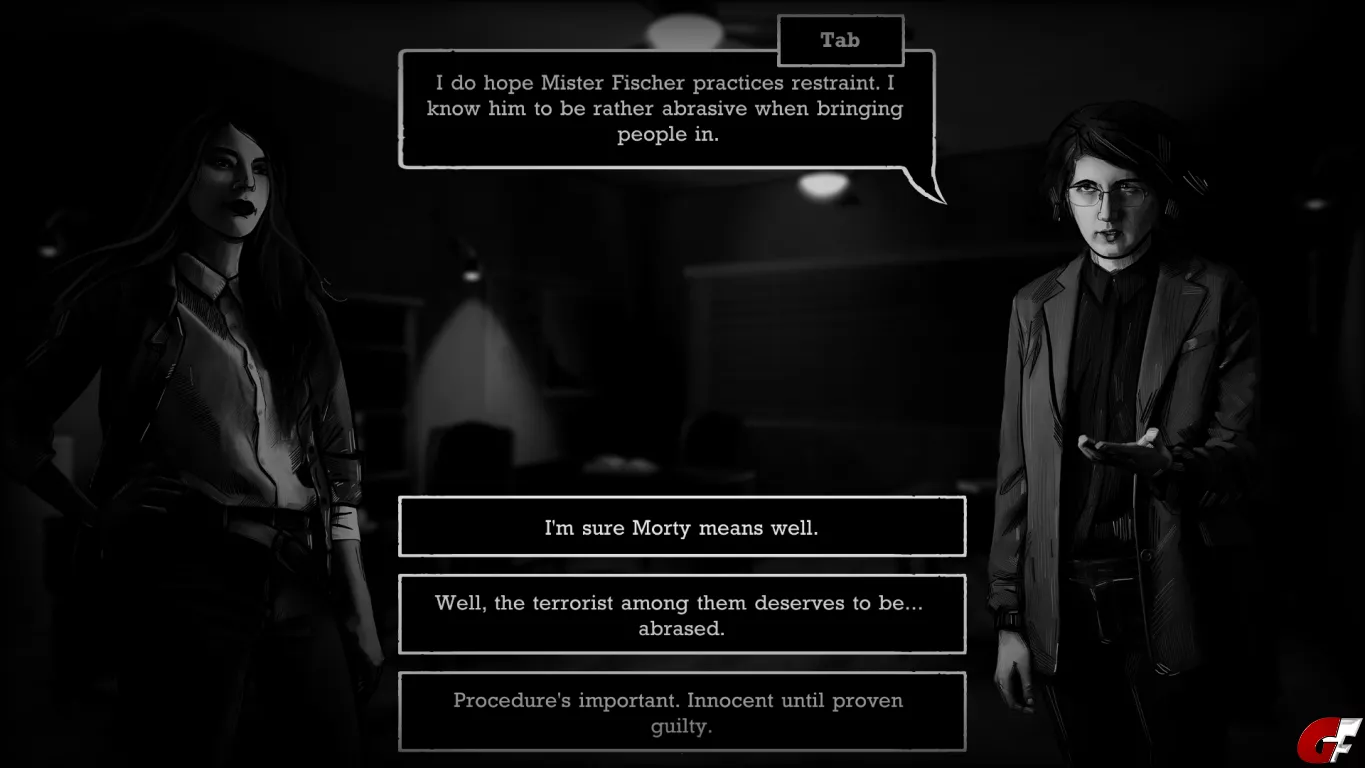
Task: Pick "Procedure's important. Innocent until proven guilty." option
Action: click(682, 712)
